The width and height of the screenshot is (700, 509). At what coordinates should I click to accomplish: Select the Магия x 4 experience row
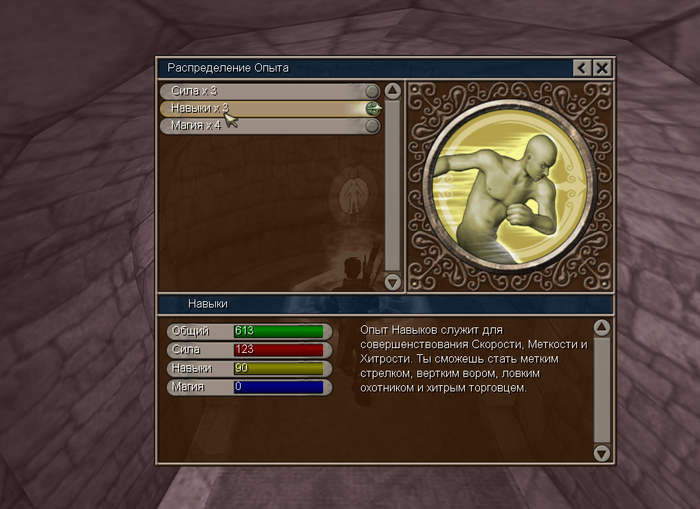[265, 126]
